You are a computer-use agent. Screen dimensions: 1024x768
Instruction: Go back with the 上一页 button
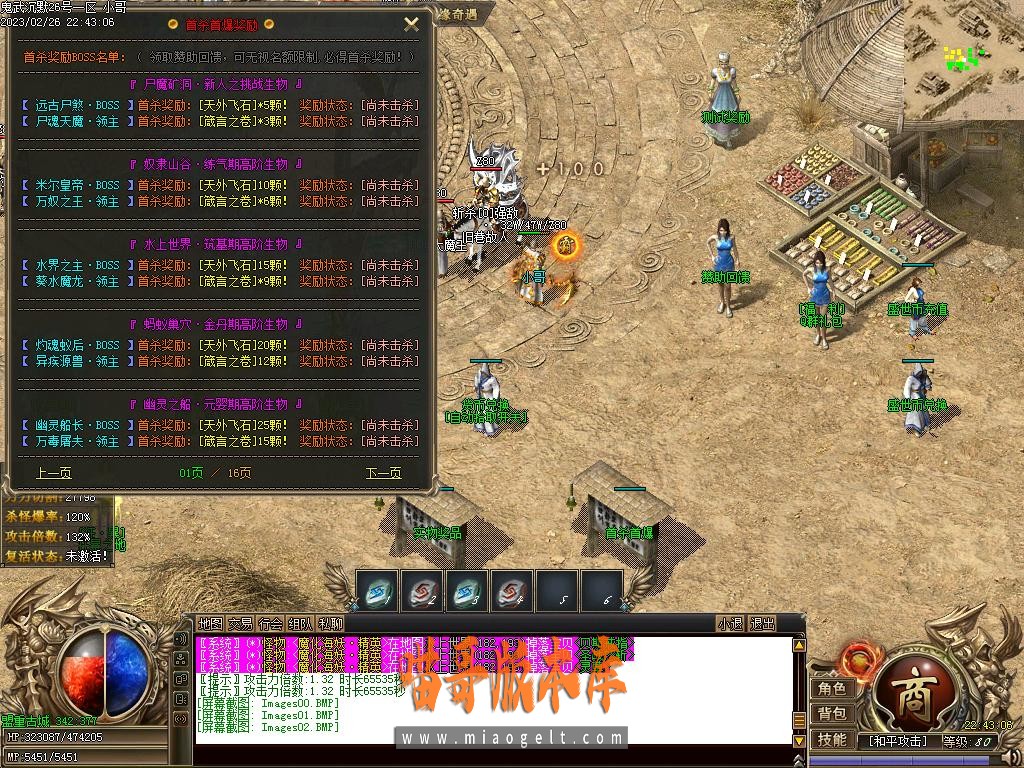pos(54,473)
